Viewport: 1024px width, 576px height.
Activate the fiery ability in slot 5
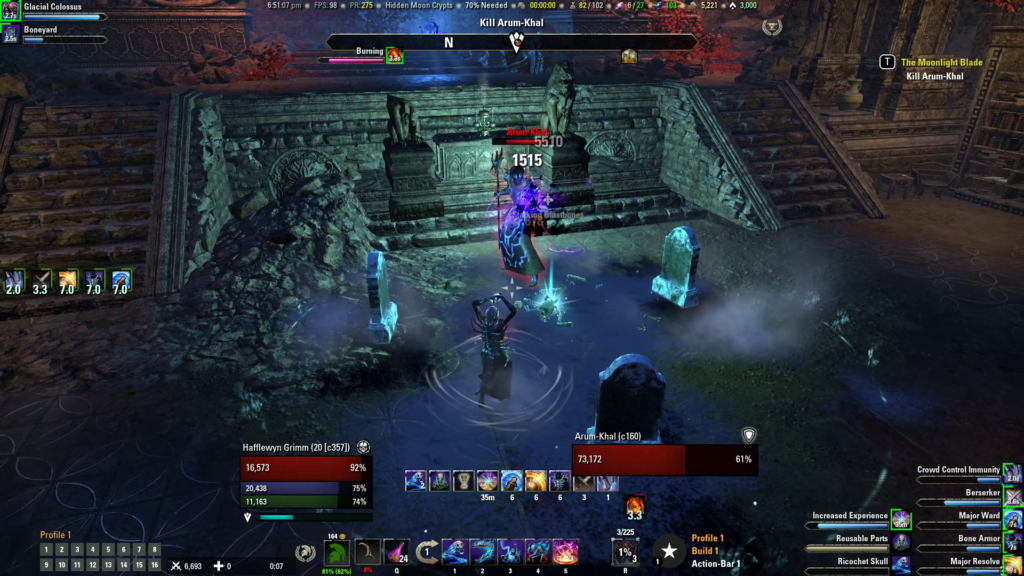click(566, 551)
